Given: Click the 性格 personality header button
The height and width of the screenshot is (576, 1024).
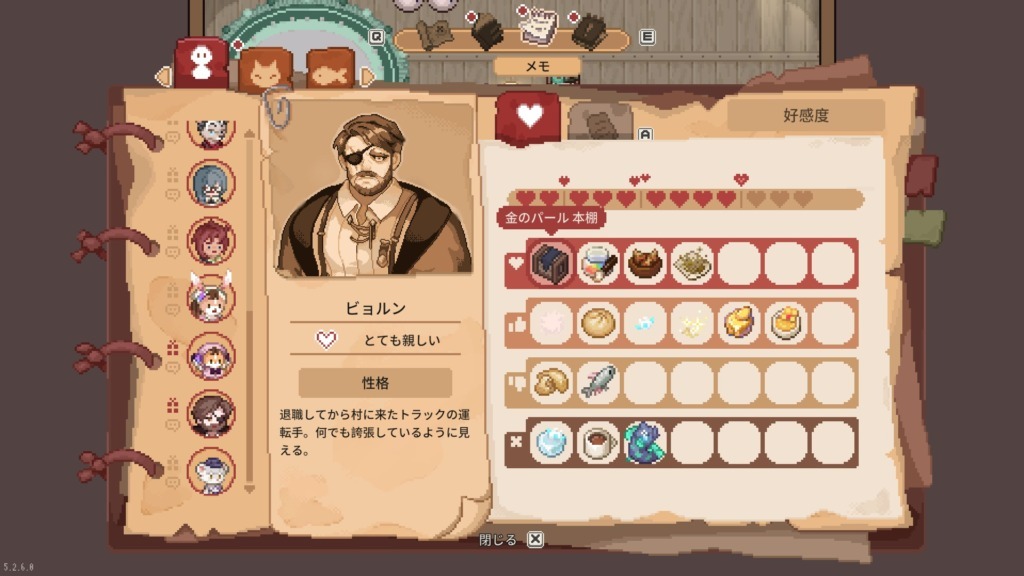Looking at the screenshot, I should (375, 382).
